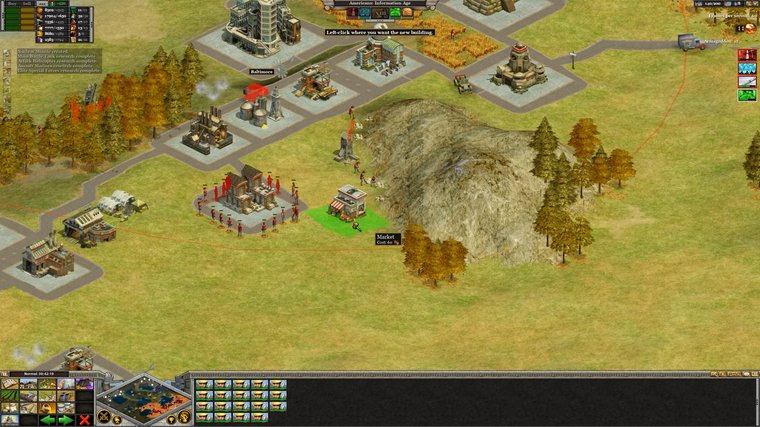Click the light-blue icon on the right edge
The width and height of the screenshot is (760, 427).
coord(746,68)
